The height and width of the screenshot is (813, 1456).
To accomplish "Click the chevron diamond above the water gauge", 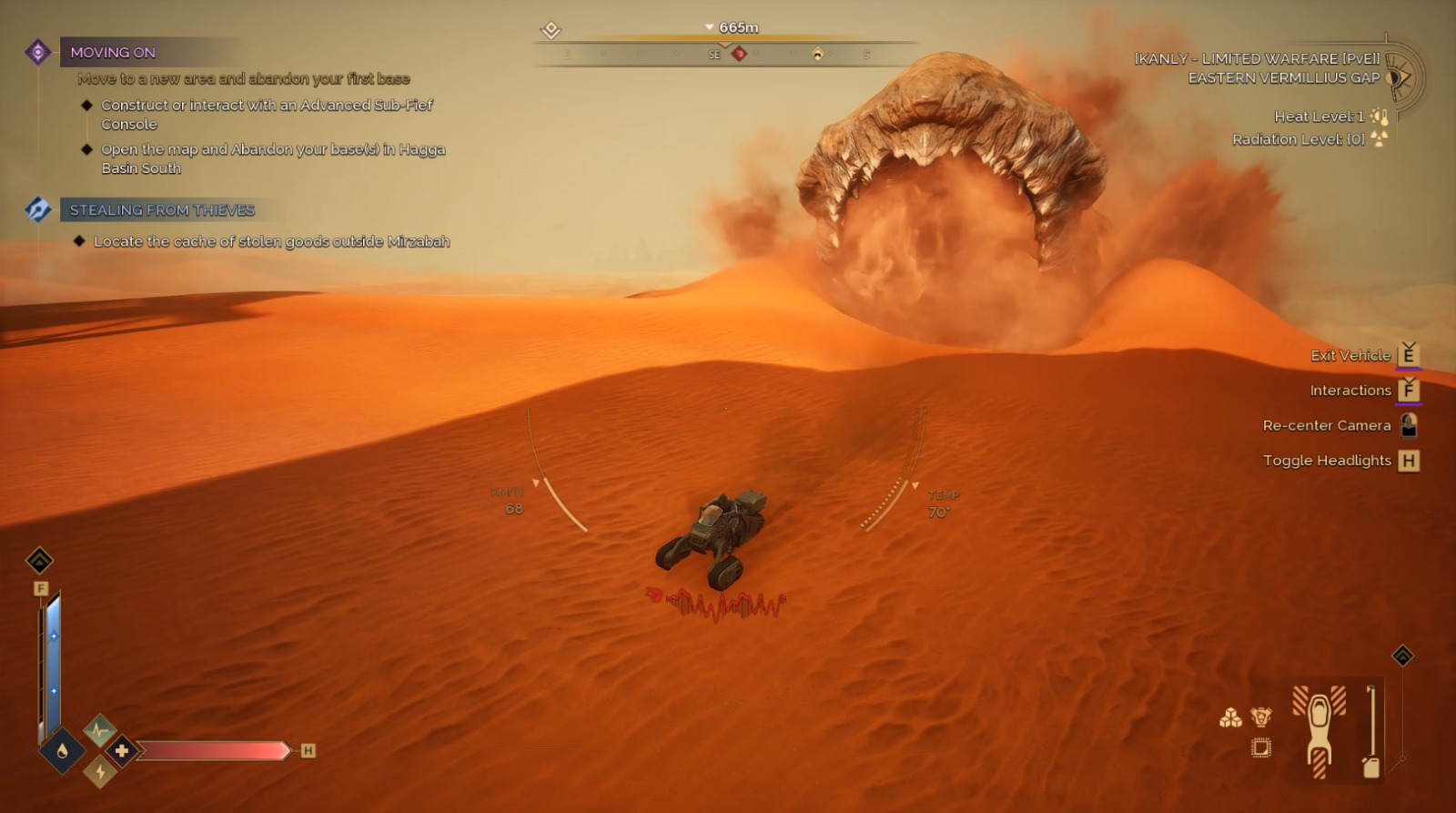I will point(39,560).
